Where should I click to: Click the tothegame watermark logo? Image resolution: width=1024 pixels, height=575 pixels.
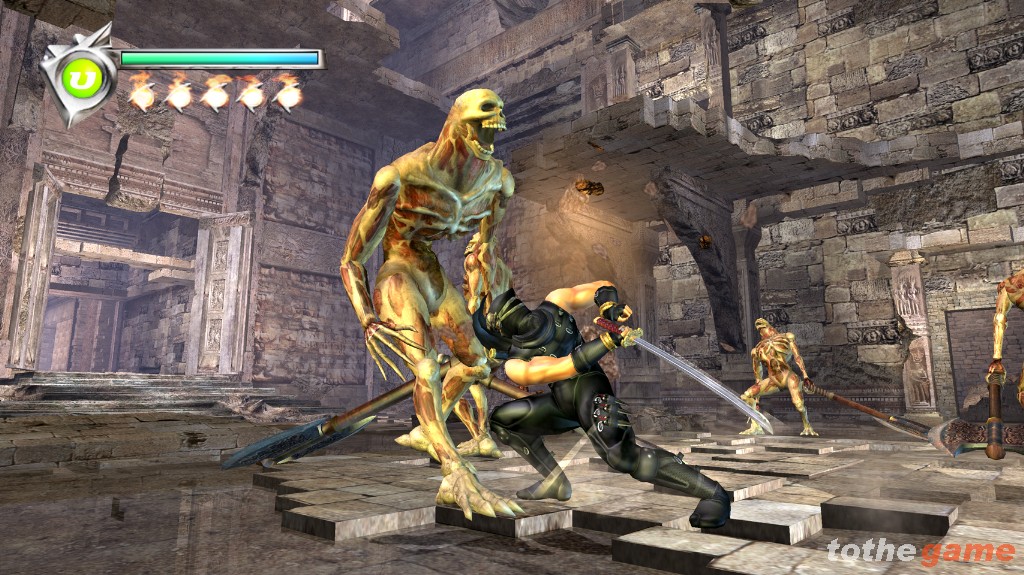920,551
